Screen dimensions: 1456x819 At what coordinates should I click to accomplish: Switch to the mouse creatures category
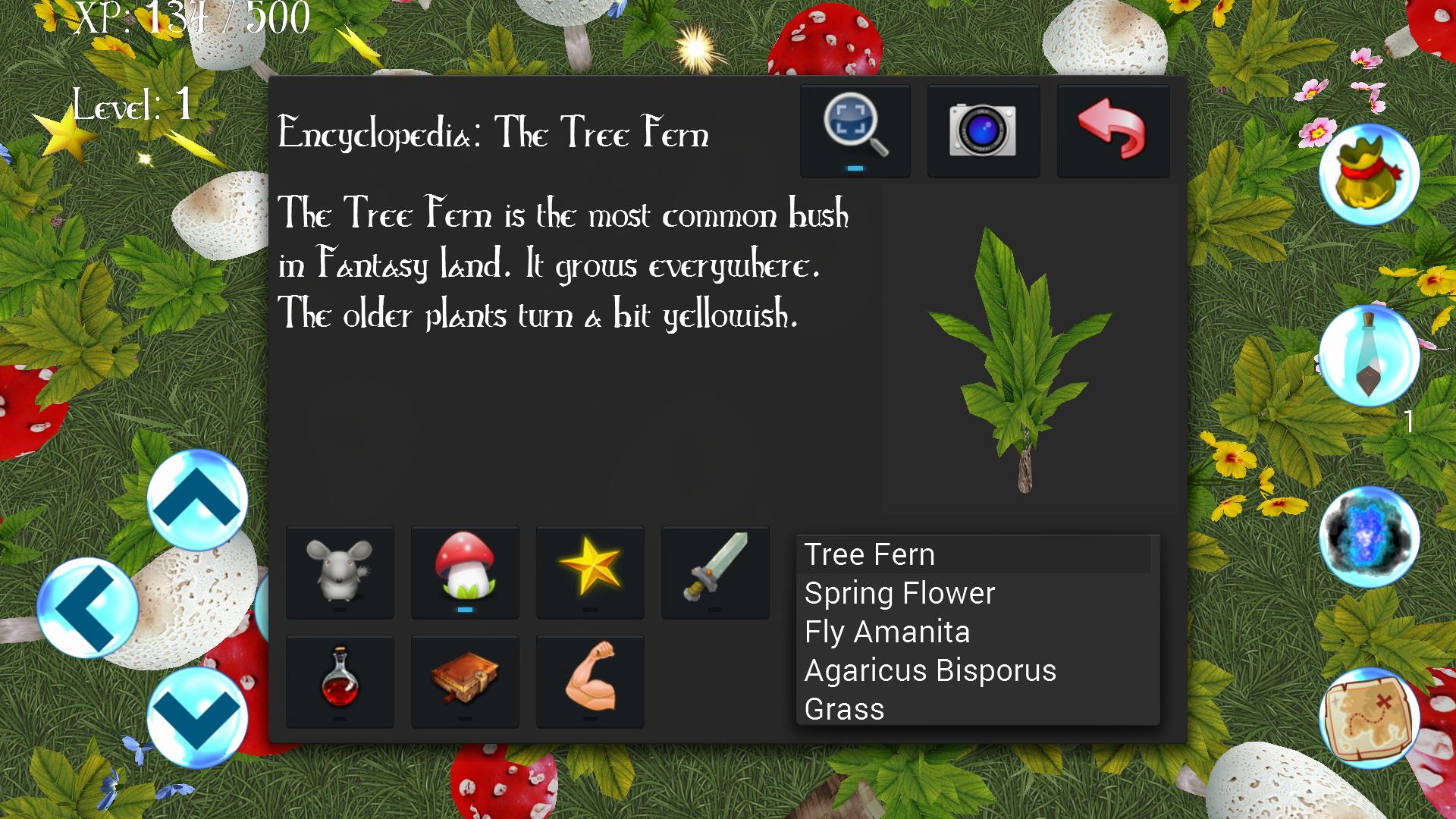(340, 572)
